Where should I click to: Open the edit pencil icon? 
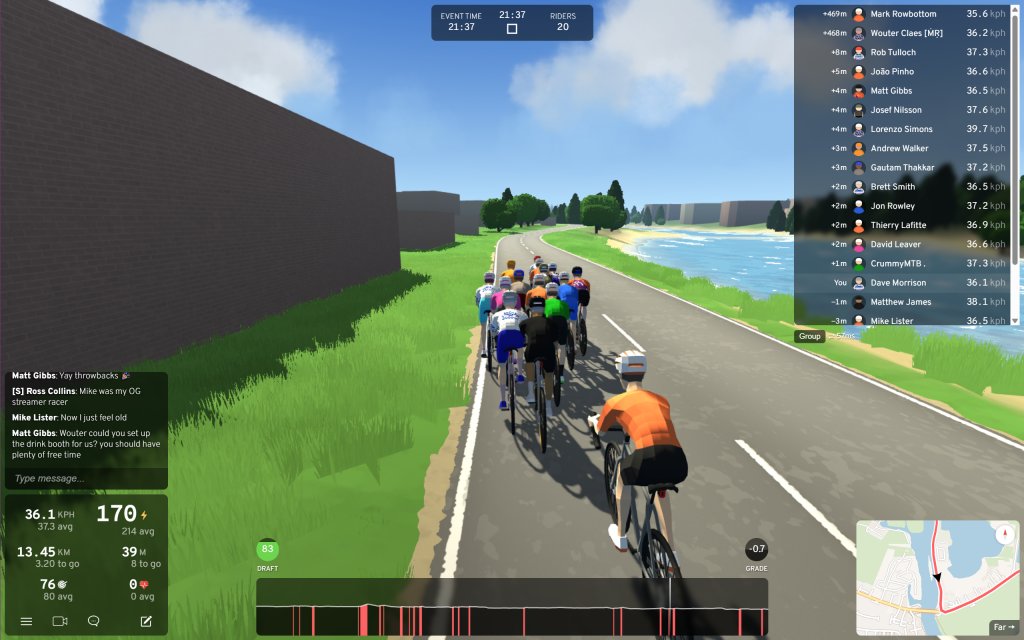click(x=146, y=621)
